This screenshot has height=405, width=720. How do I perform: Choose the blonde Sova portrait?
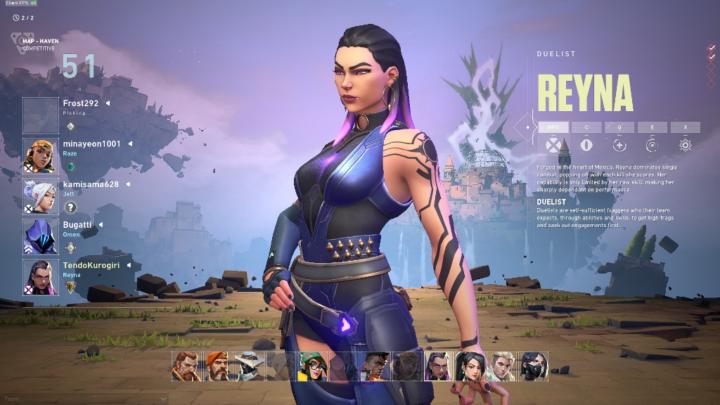(x=502, y=366)
